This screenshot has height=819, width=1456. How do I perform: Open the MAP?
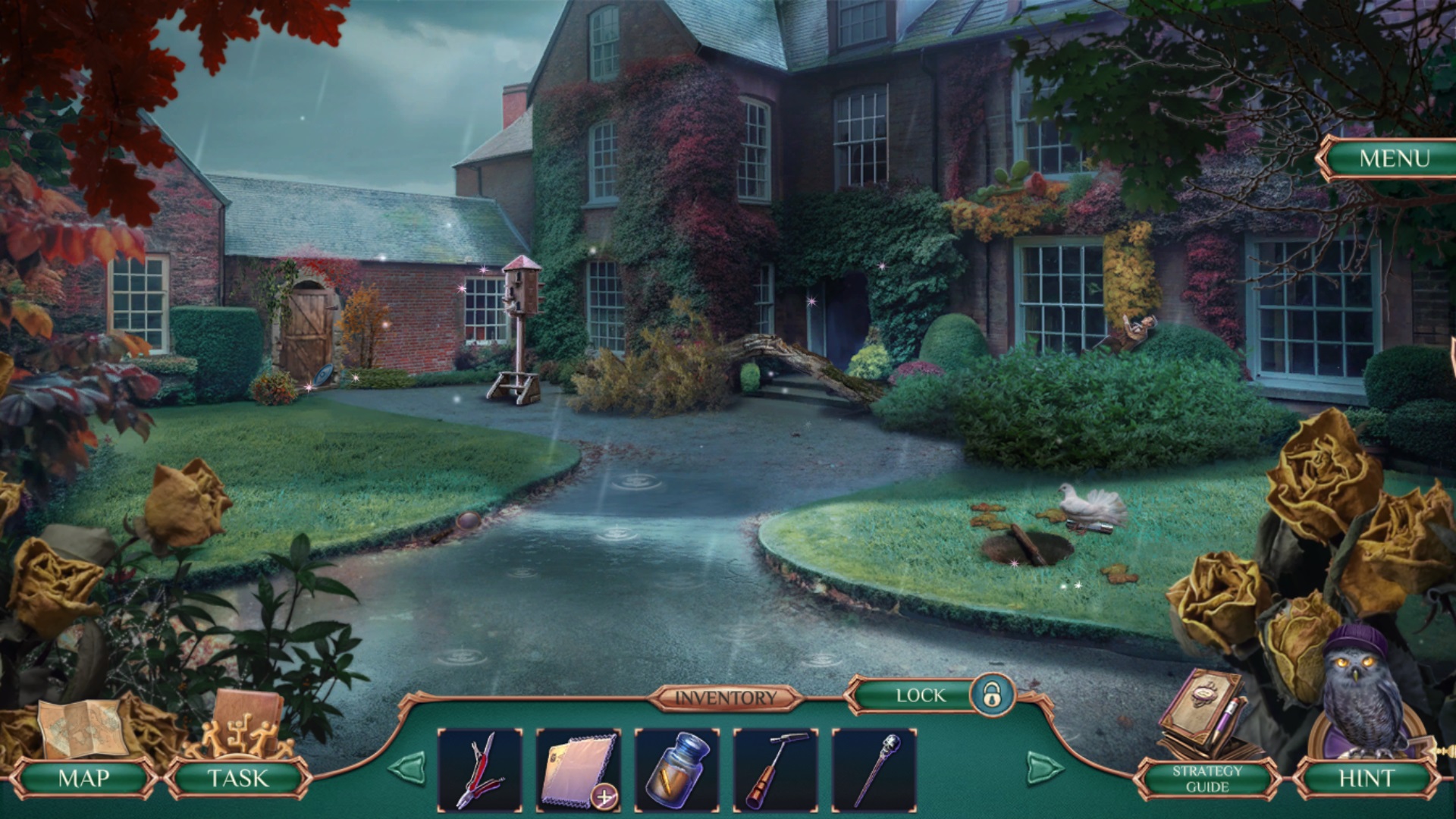(83, 778)
